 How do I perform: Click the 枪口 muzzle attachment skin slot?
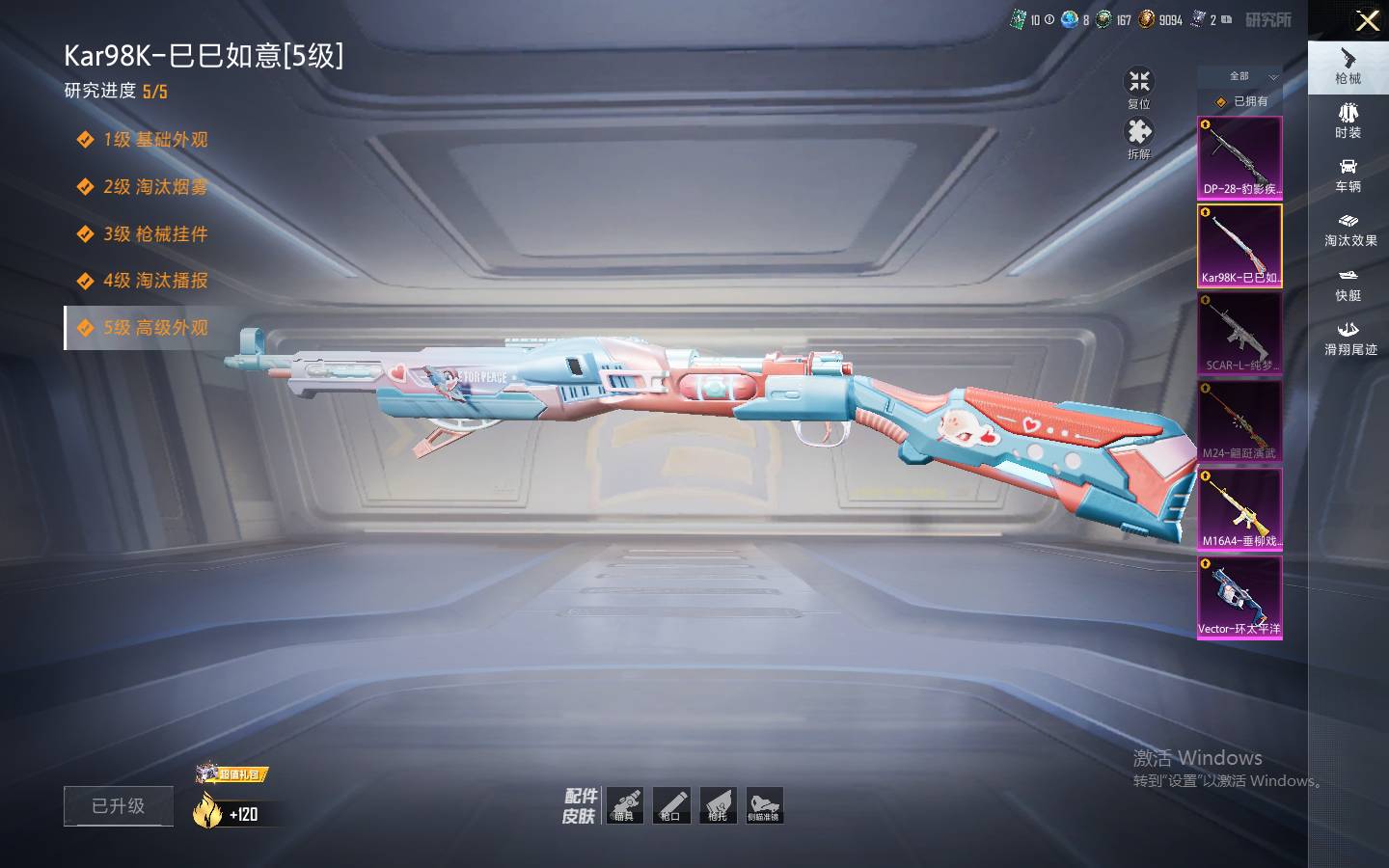670,805
